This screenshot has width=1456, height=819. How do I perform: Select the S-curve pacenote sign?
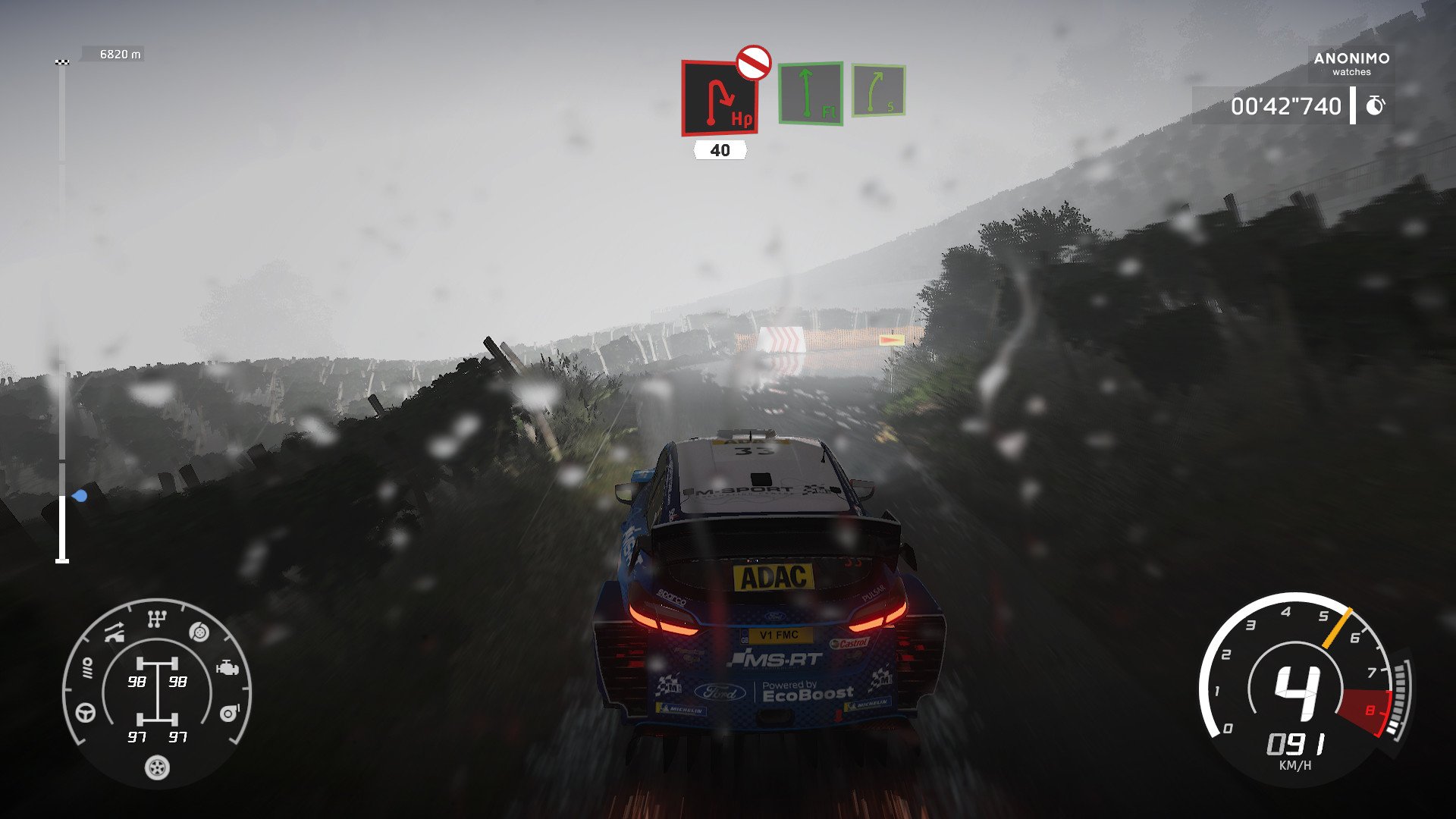(880, 91)
